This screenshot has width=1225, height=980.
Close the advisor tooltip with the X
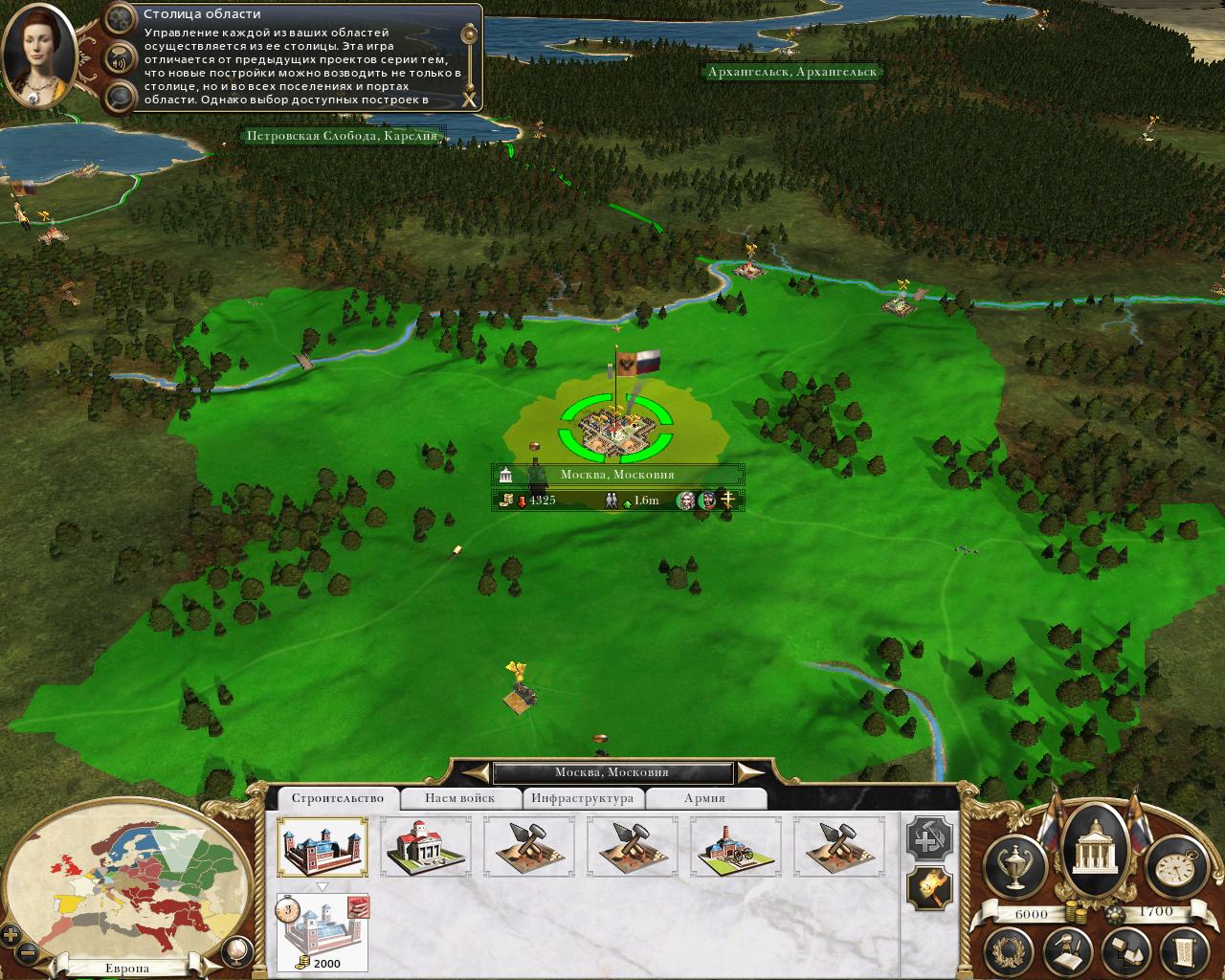469,99
